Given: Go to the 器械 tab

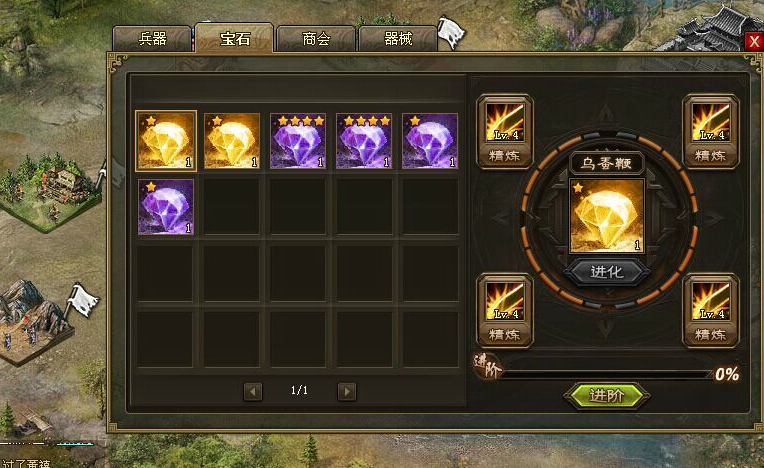Looking at the screenshot, I should [397, 39].
